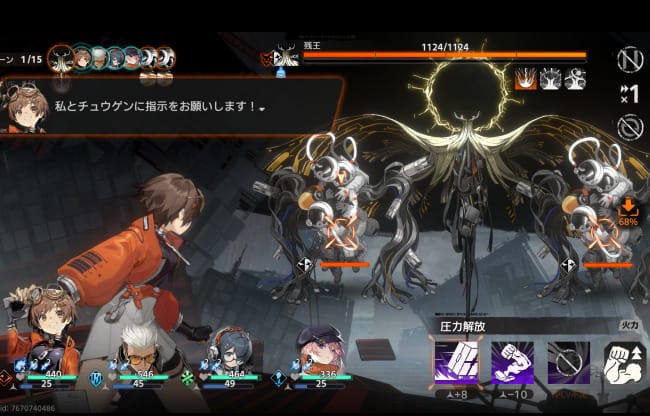Viewport: 650px width, 416px height.
Task: Inspect the boss tree-shaped skill icon
Action: [550, 79]
